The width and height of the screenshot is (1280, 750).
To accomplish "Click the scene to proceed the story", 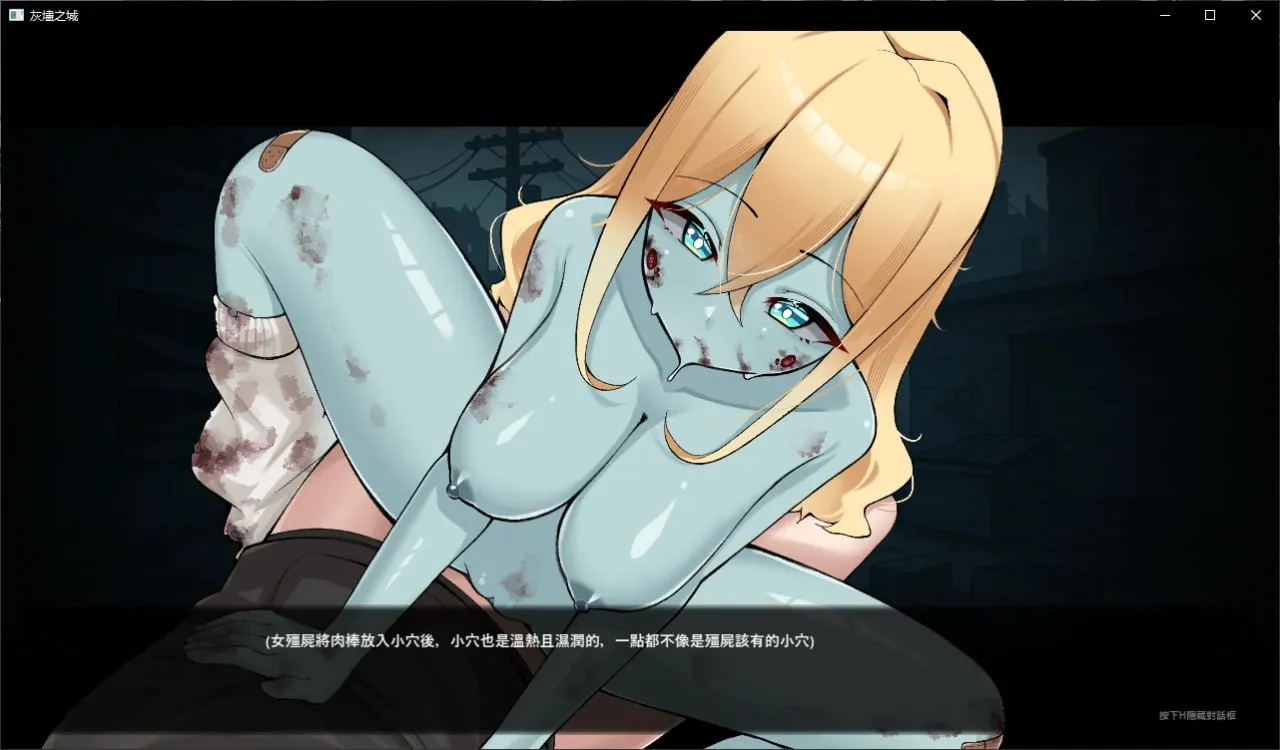I will tap(640, 400).
